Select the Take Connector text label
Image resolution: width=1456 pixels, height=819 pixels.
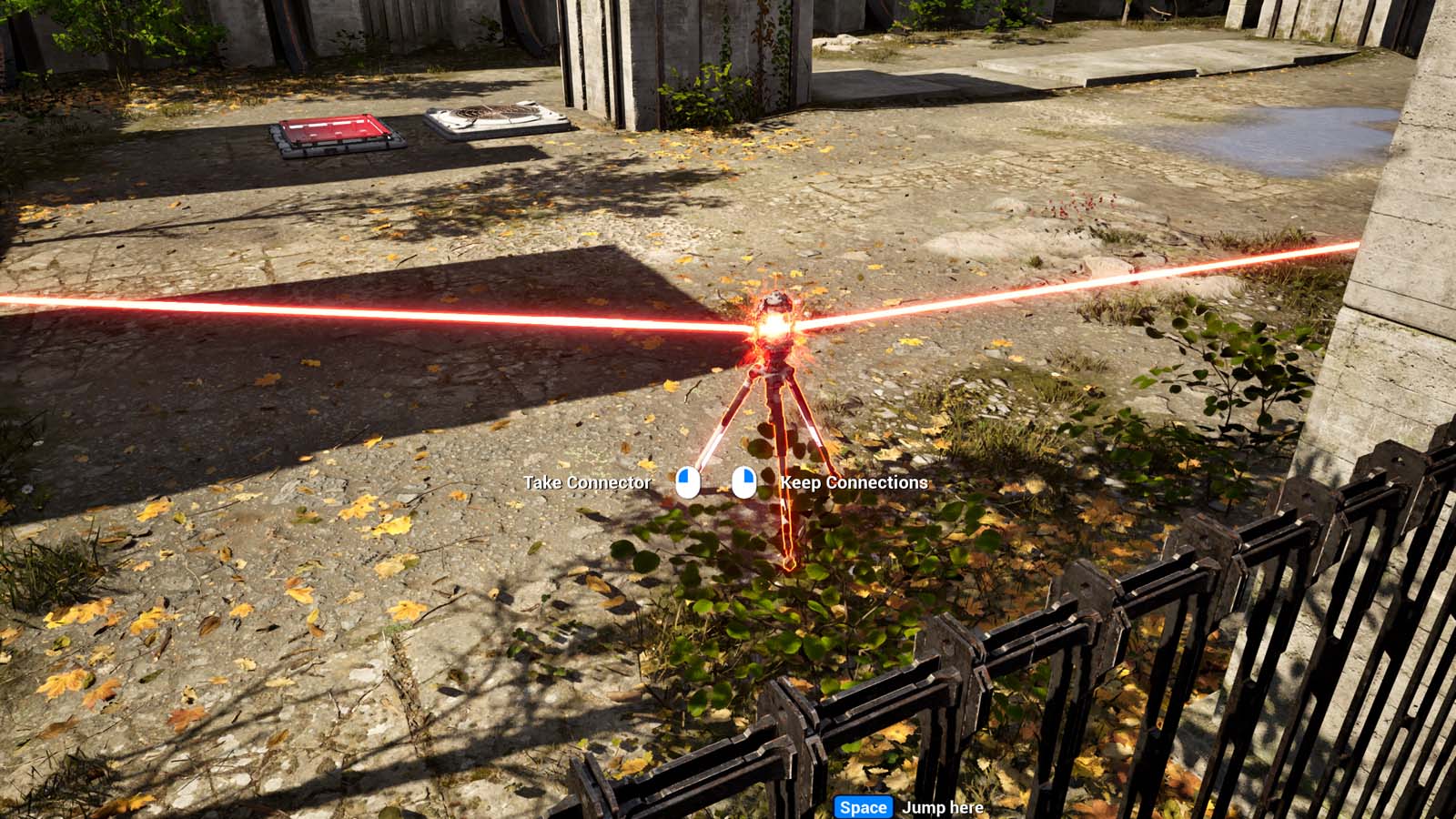click(x=587, y=482)
